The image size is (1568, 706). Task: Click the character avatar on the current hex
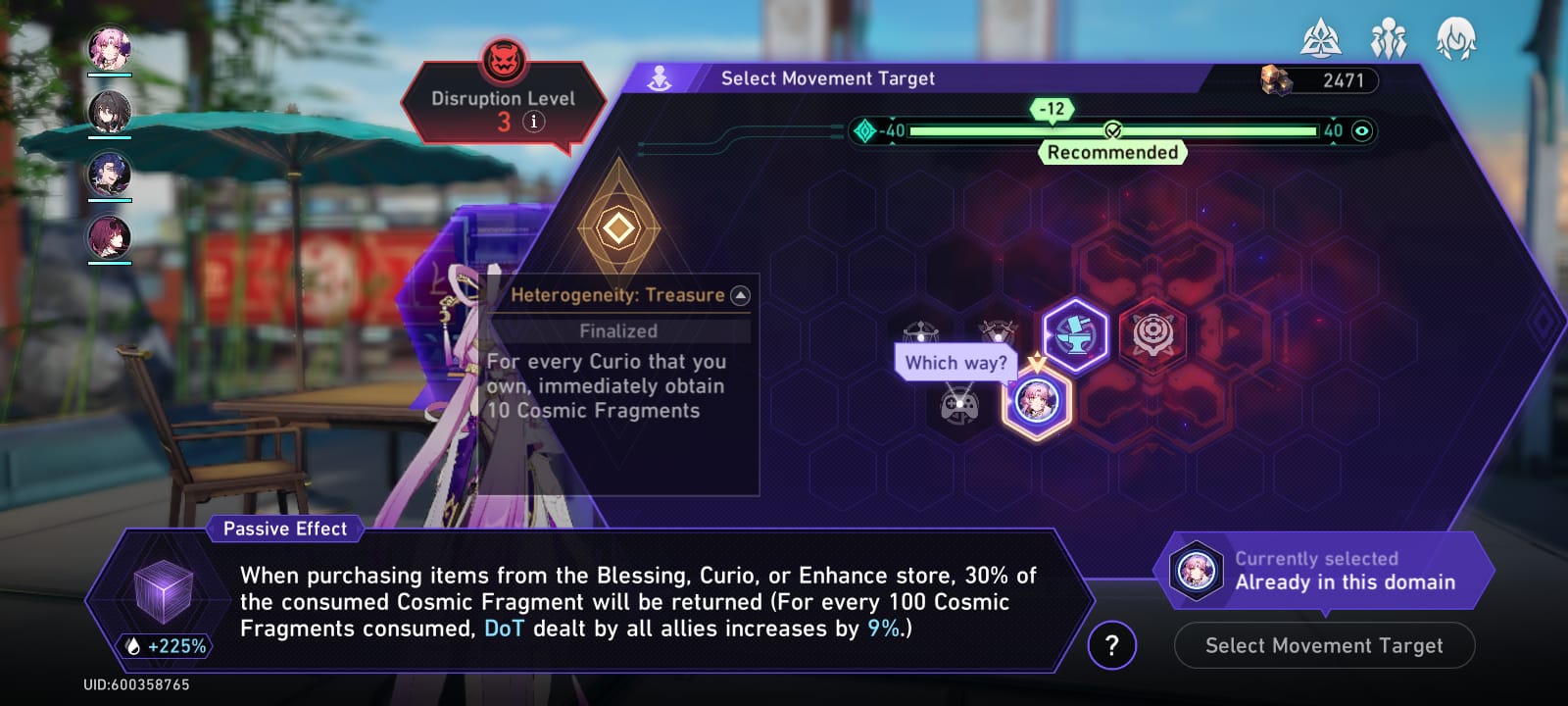point(1036,400)
